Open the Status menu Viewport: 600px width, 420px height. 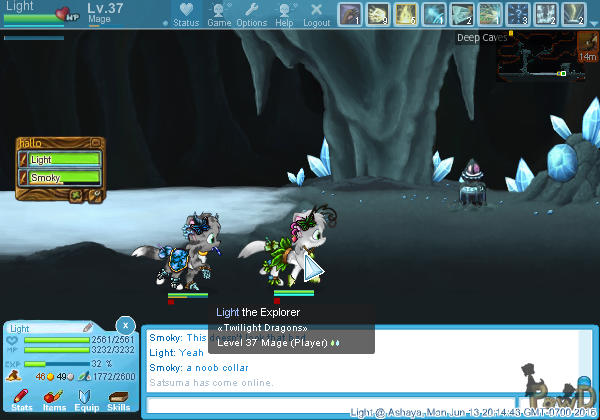coord(185,14)
